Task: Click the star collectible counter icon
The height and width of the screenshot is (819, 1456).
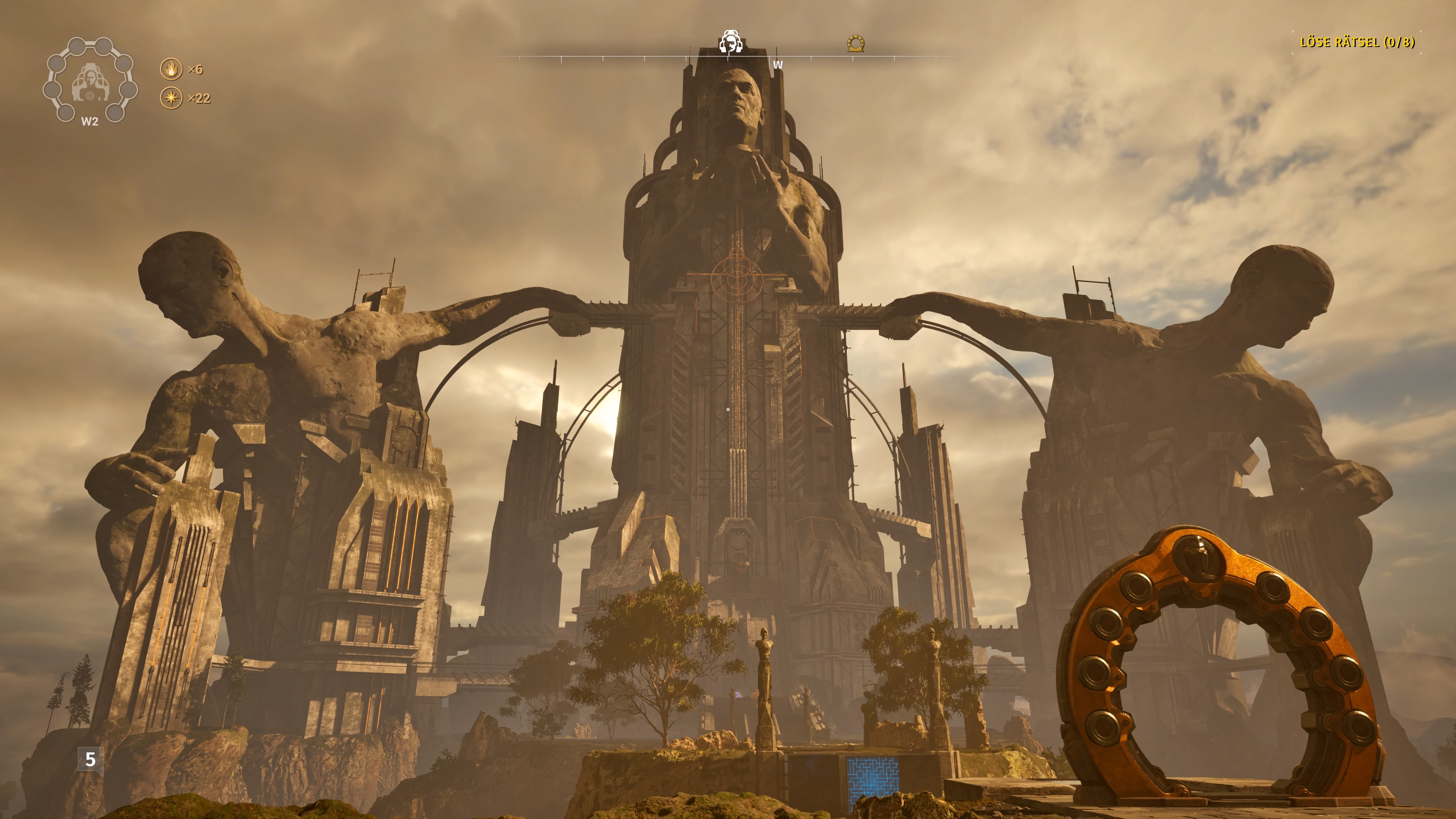Action: point(171,99)
